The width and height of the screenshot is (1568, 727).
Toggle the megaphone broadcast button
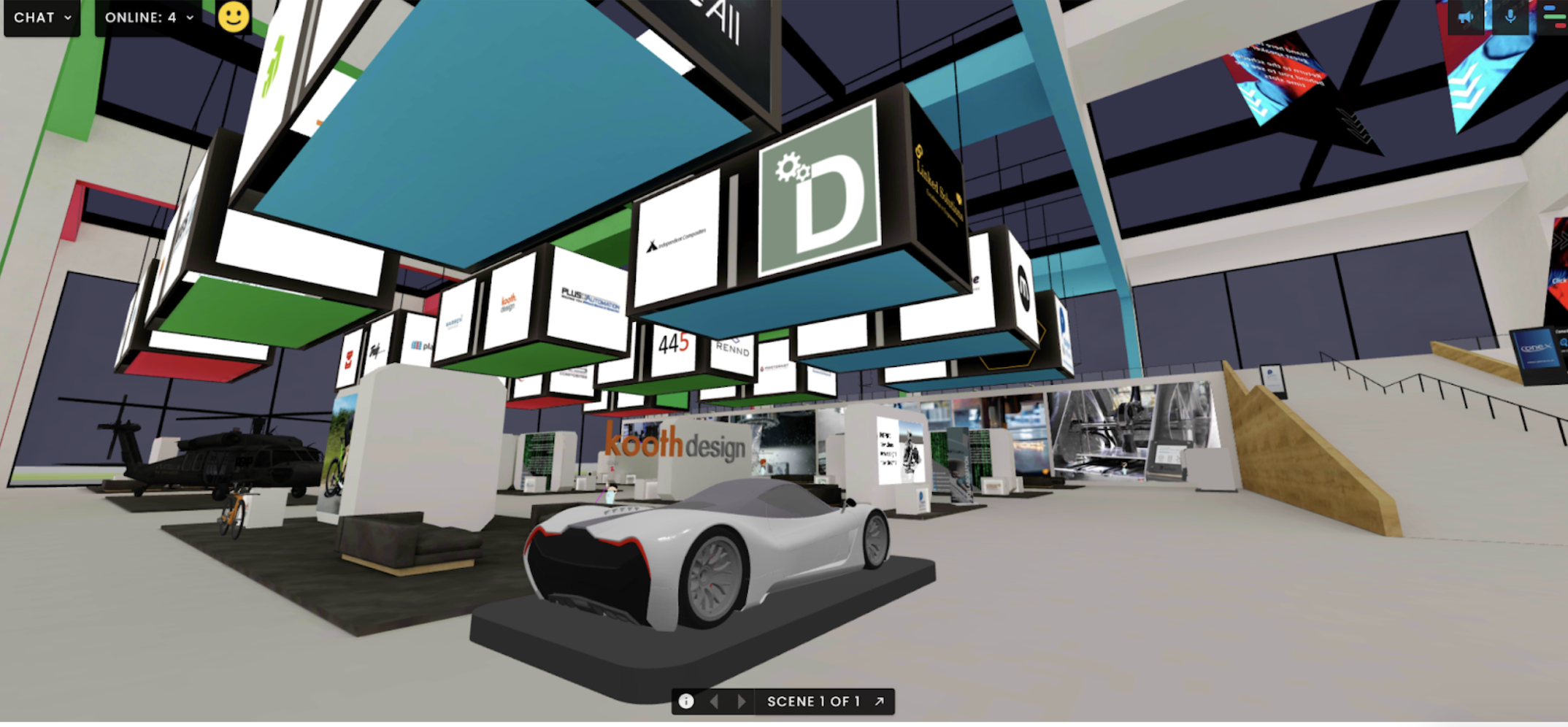click(x=1465, y=18)
